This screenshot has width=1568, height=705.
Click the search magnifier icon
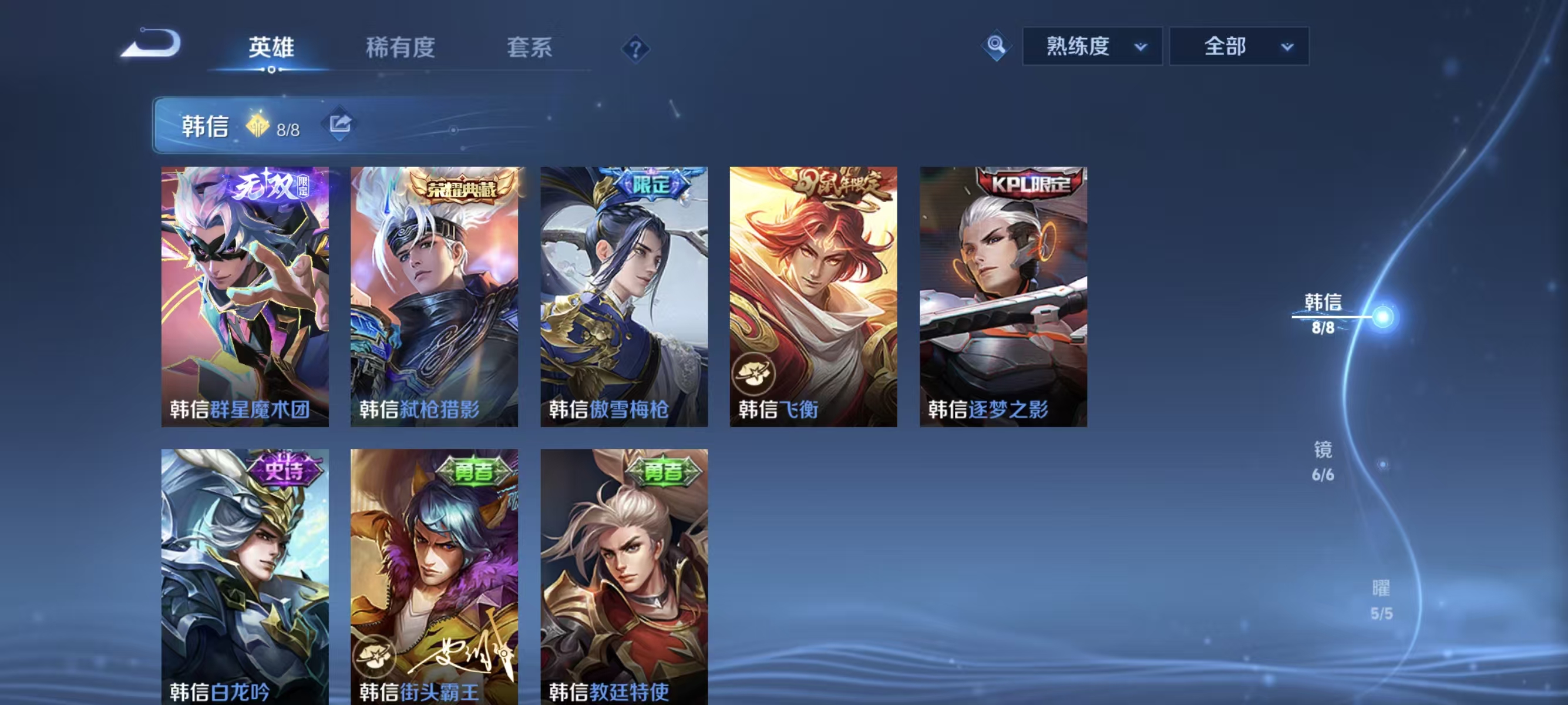point(995,46)
